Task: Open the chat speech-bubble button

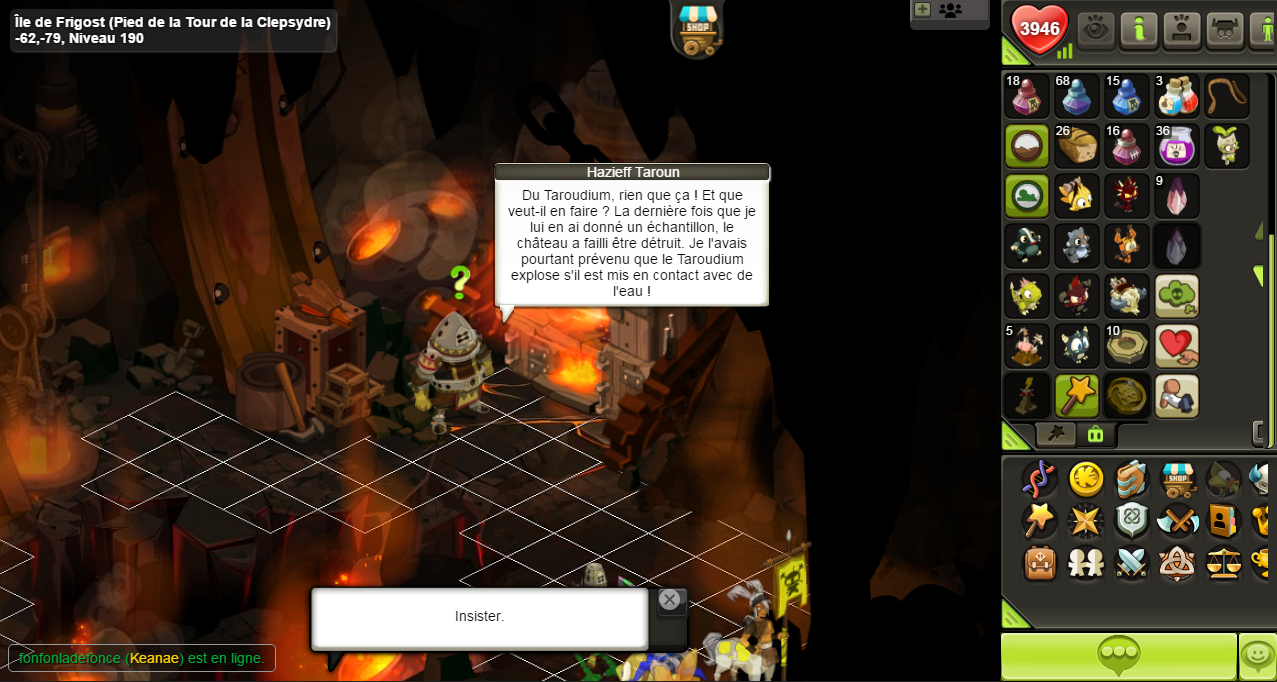Action: (1118, 656)
